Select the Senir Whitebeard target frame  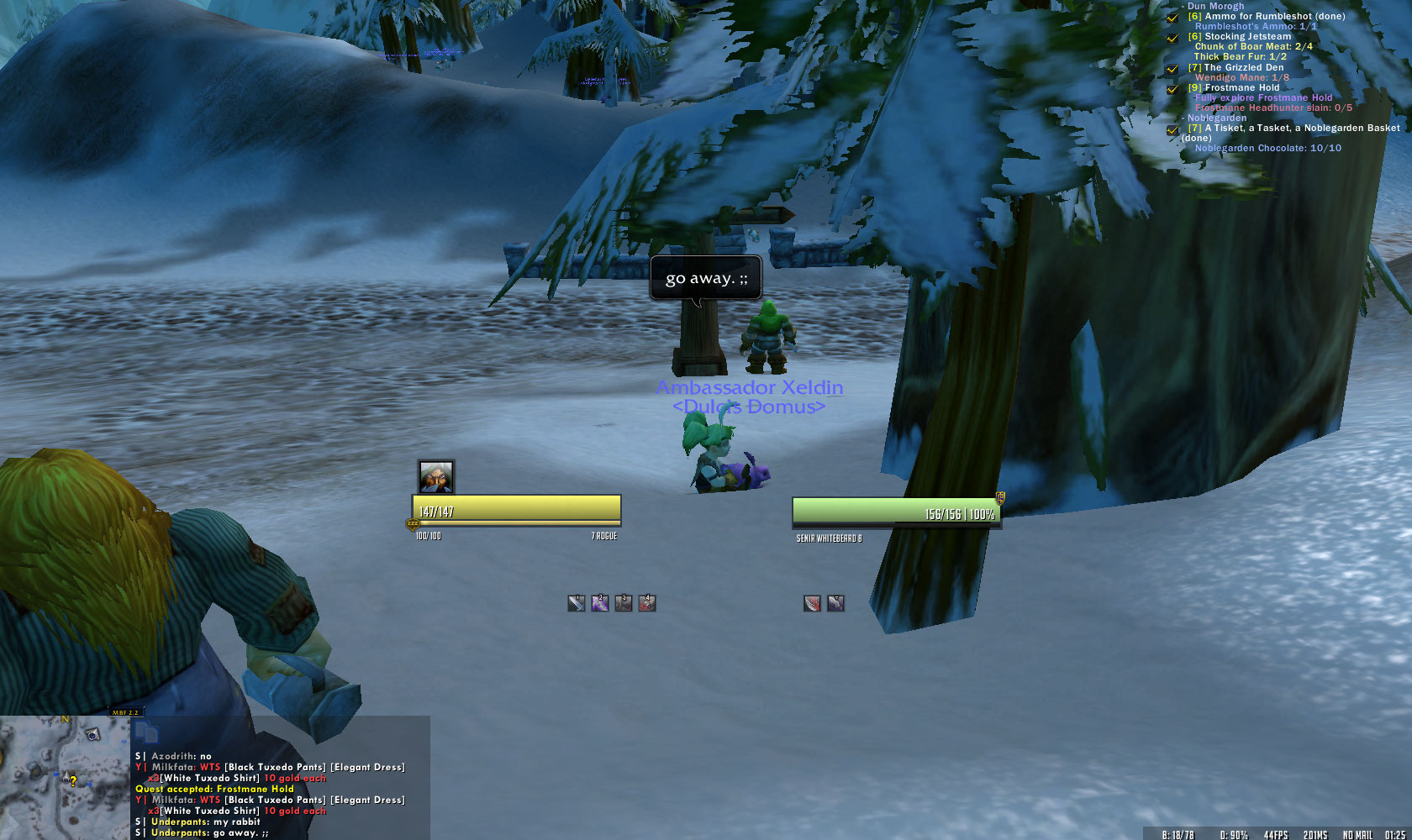click(x=896, y=510)
